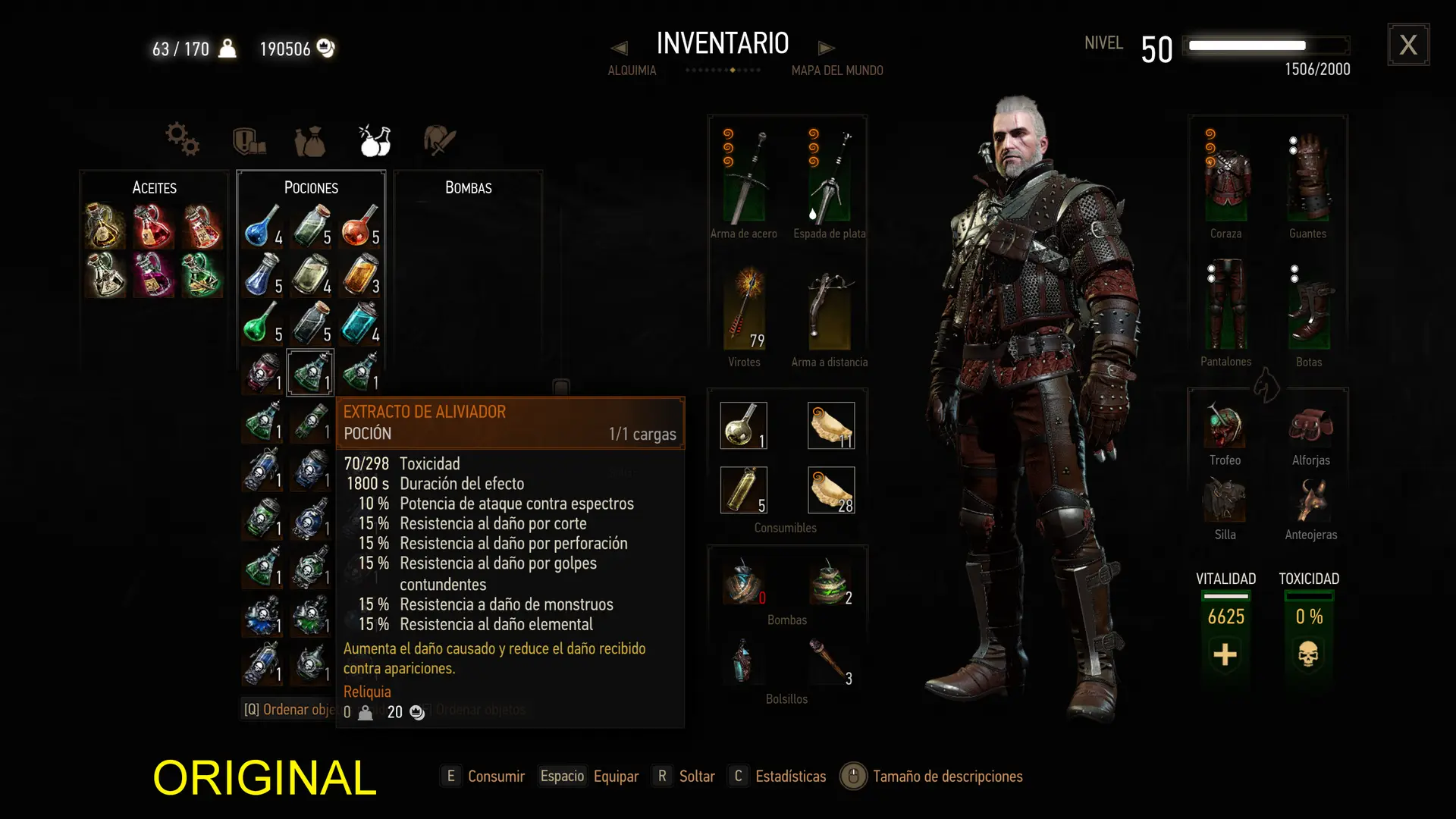The height and width of the screenshot is (819, 1456).
Task: Click the equipped steel sword slot
Action: (x=744, y=178)
